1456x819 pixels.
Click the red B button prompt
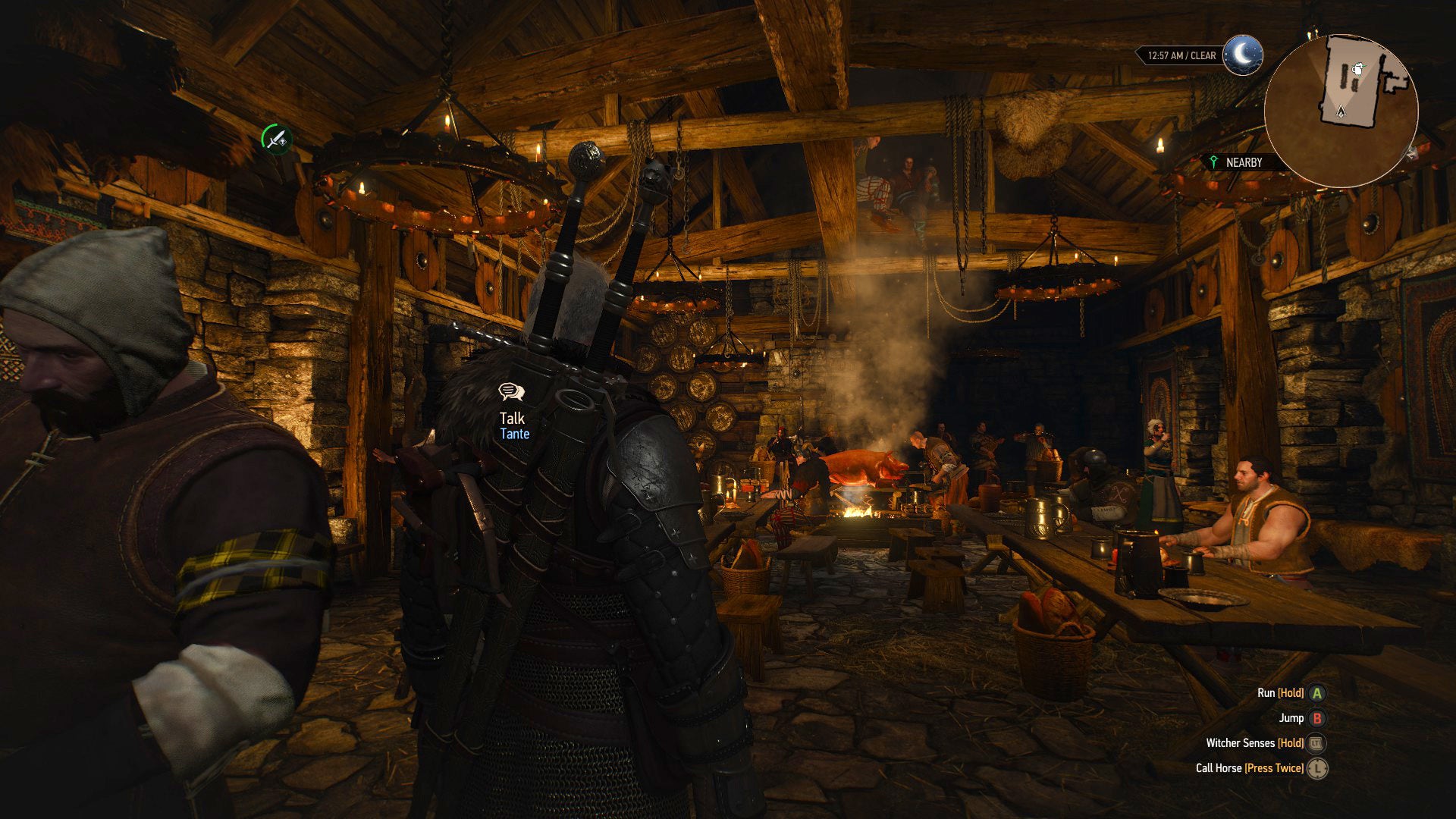[1318, 719]
